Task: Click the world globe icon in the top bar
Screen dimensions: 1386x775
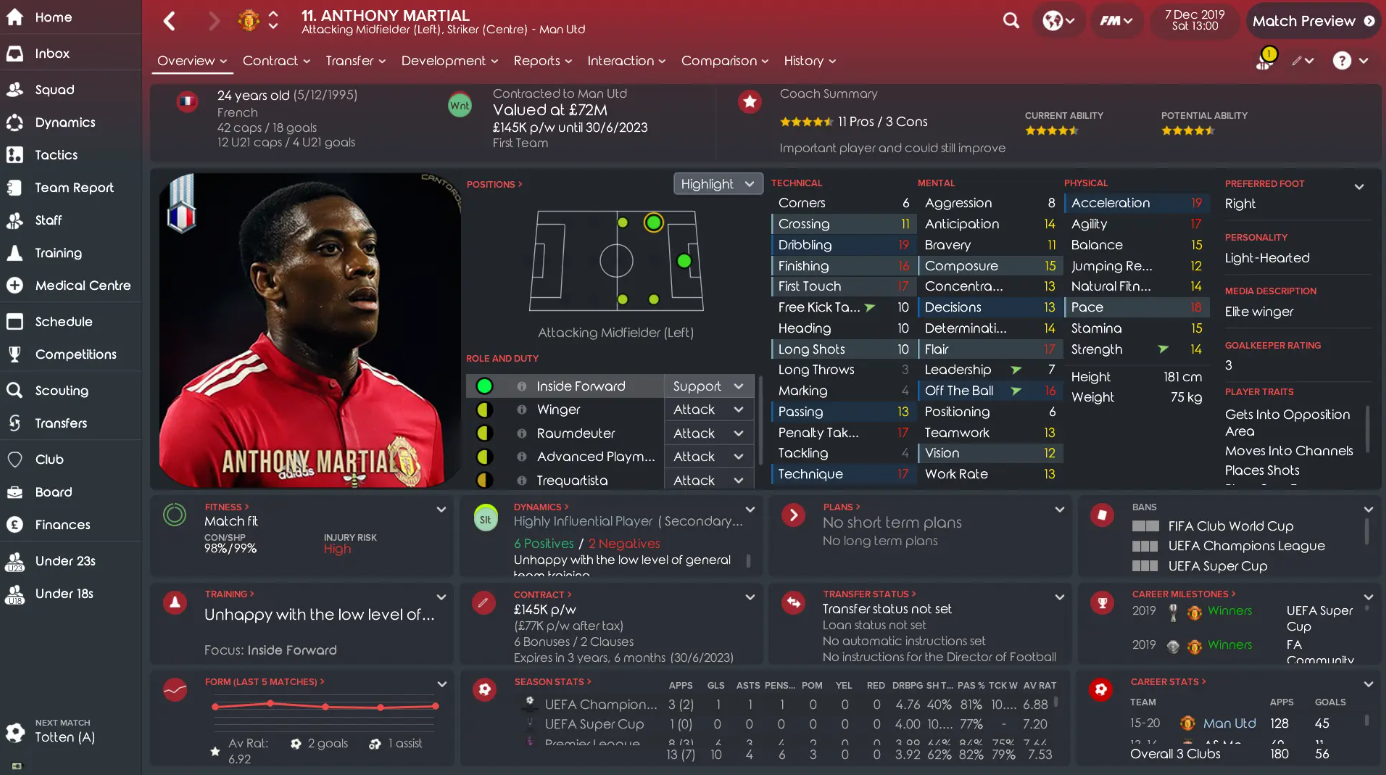Action: (x=1052, y=20)
